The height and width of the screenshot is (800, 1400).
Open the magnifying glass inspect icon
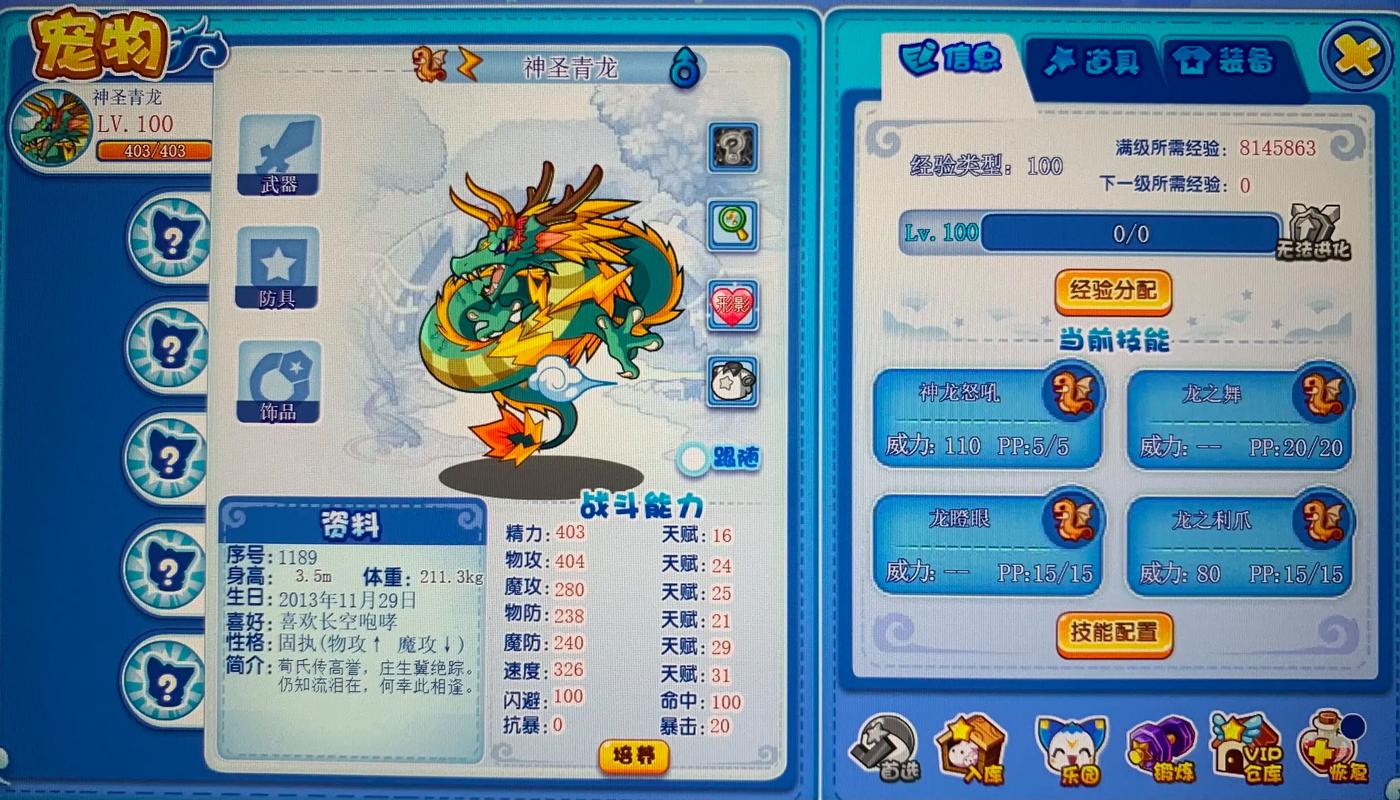click(x=733, y=225)
